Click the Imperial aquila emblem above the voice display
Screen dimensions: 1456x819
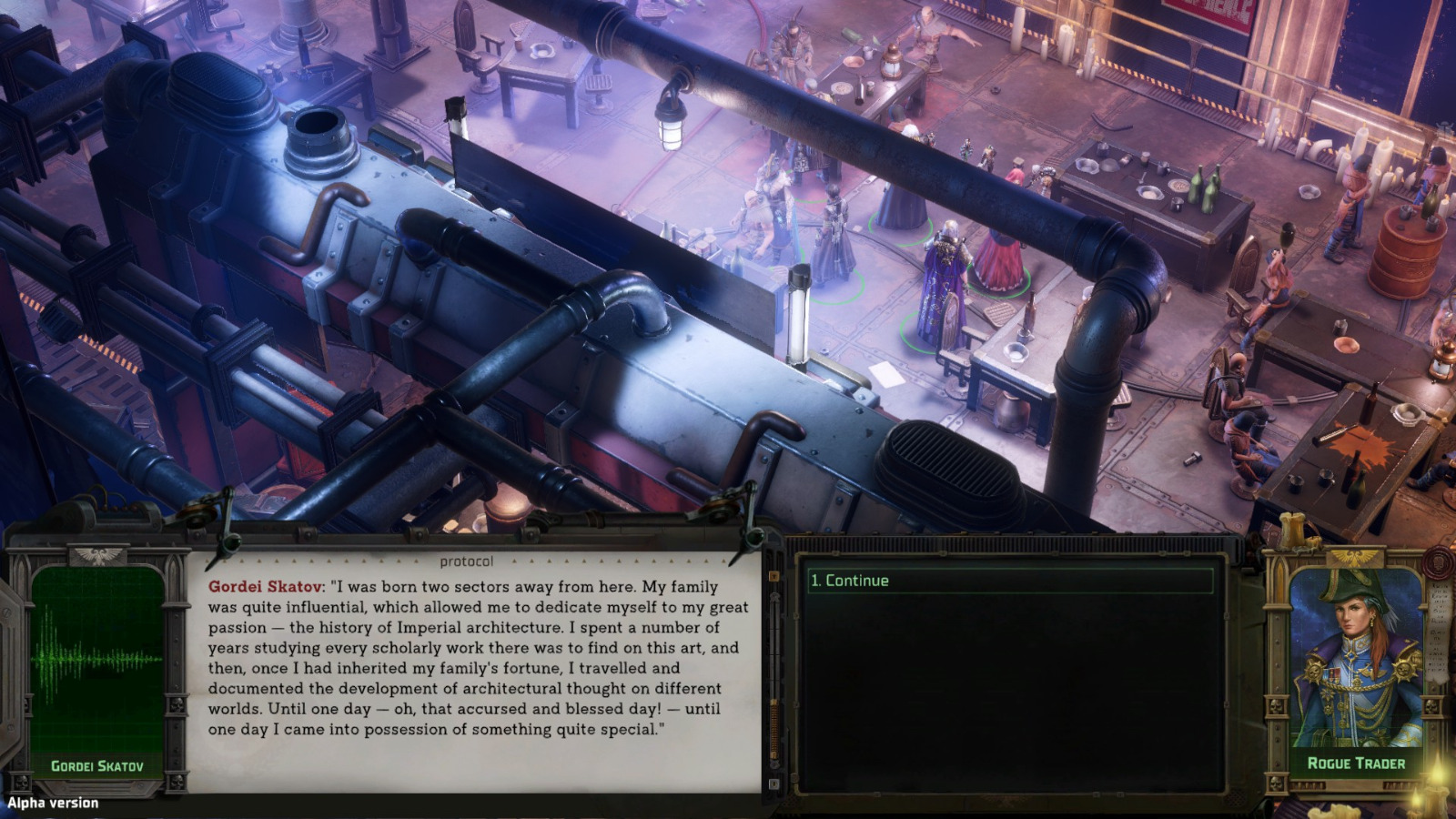96,556
